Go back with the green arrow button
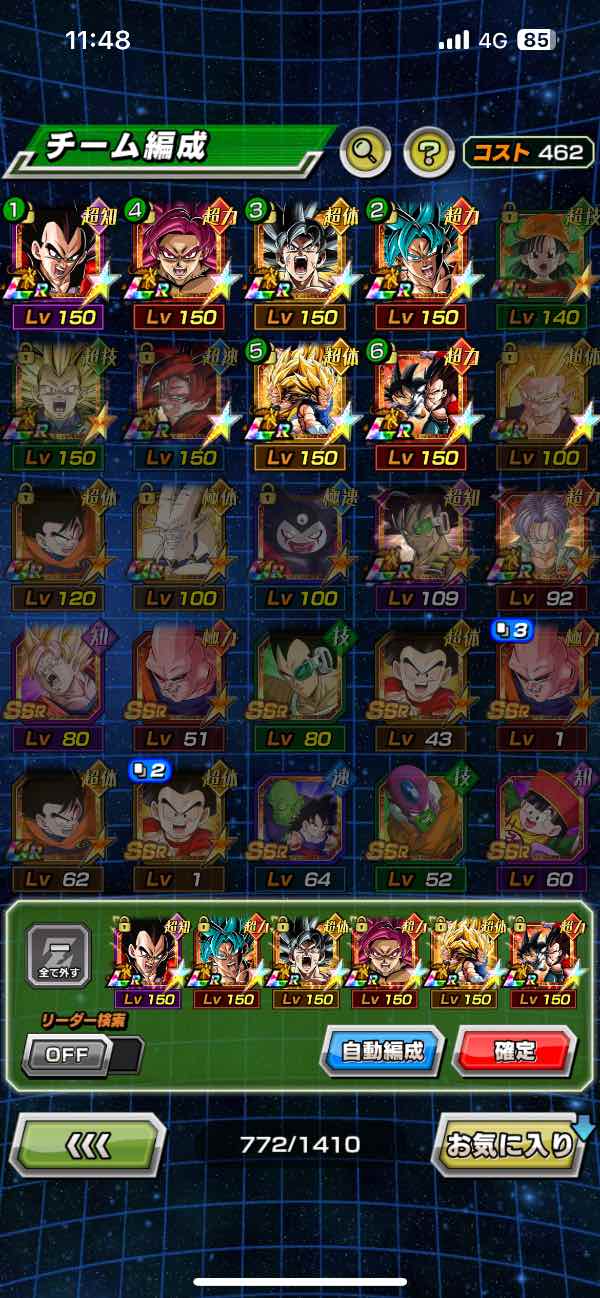 87,1145
